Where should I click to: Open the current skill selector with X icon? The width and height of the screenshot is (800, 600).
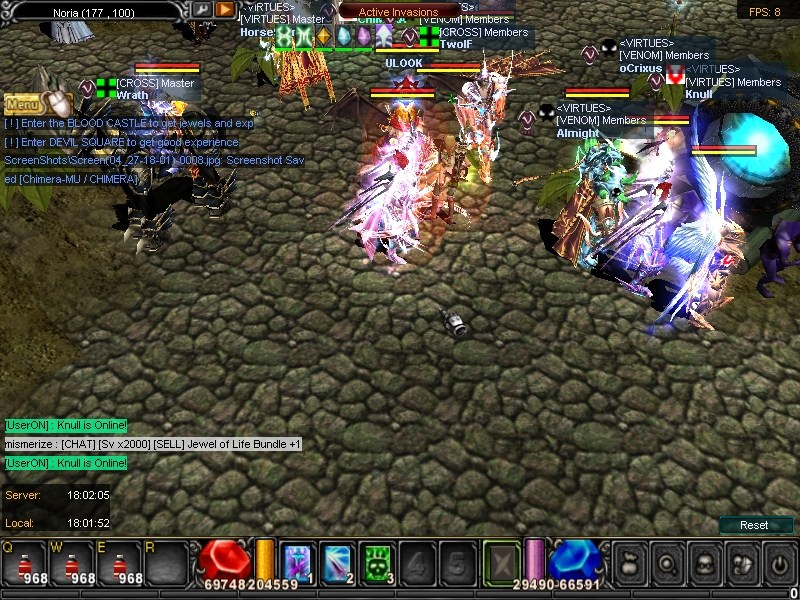point(502,562)
